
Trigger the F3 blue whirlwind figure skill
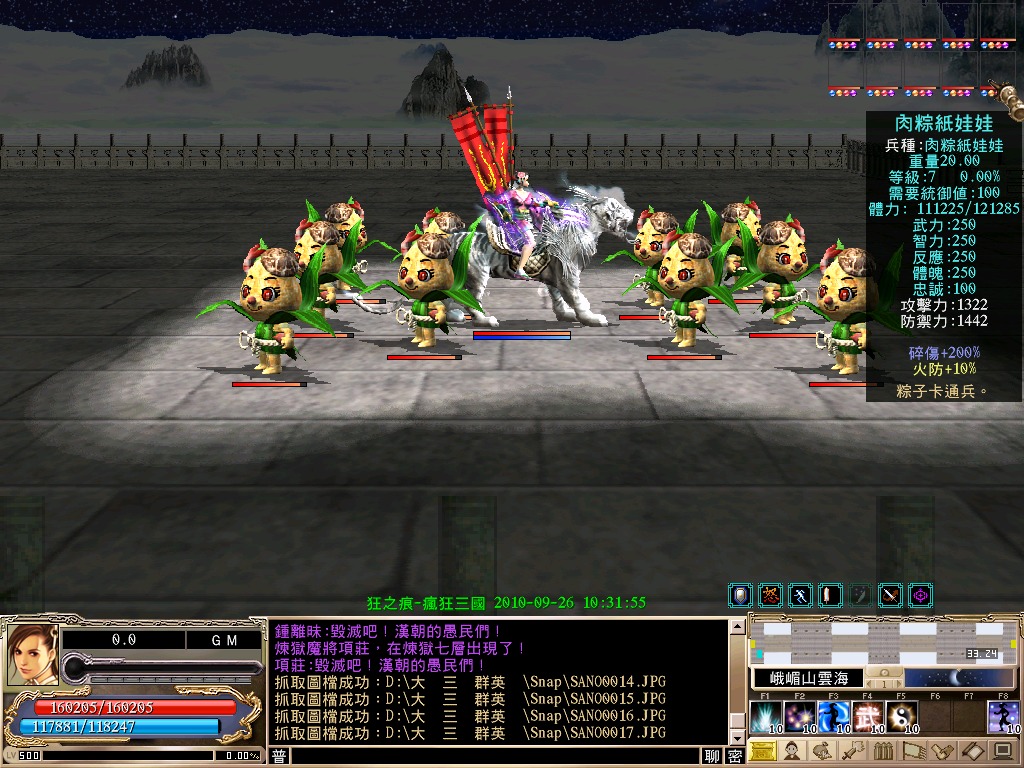[834, 717]
